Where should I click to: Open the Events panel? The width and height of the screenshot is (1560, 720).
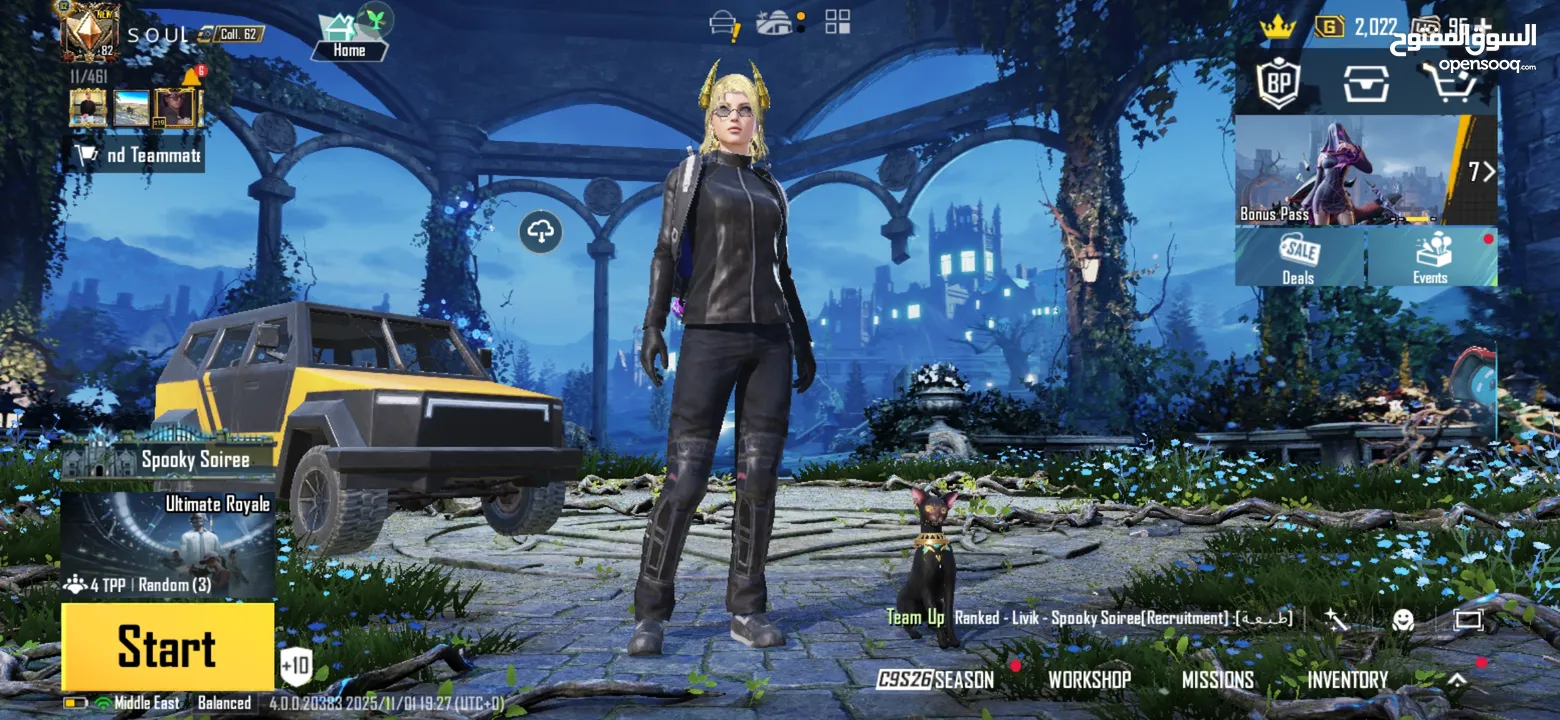(x=1431, y=257)
